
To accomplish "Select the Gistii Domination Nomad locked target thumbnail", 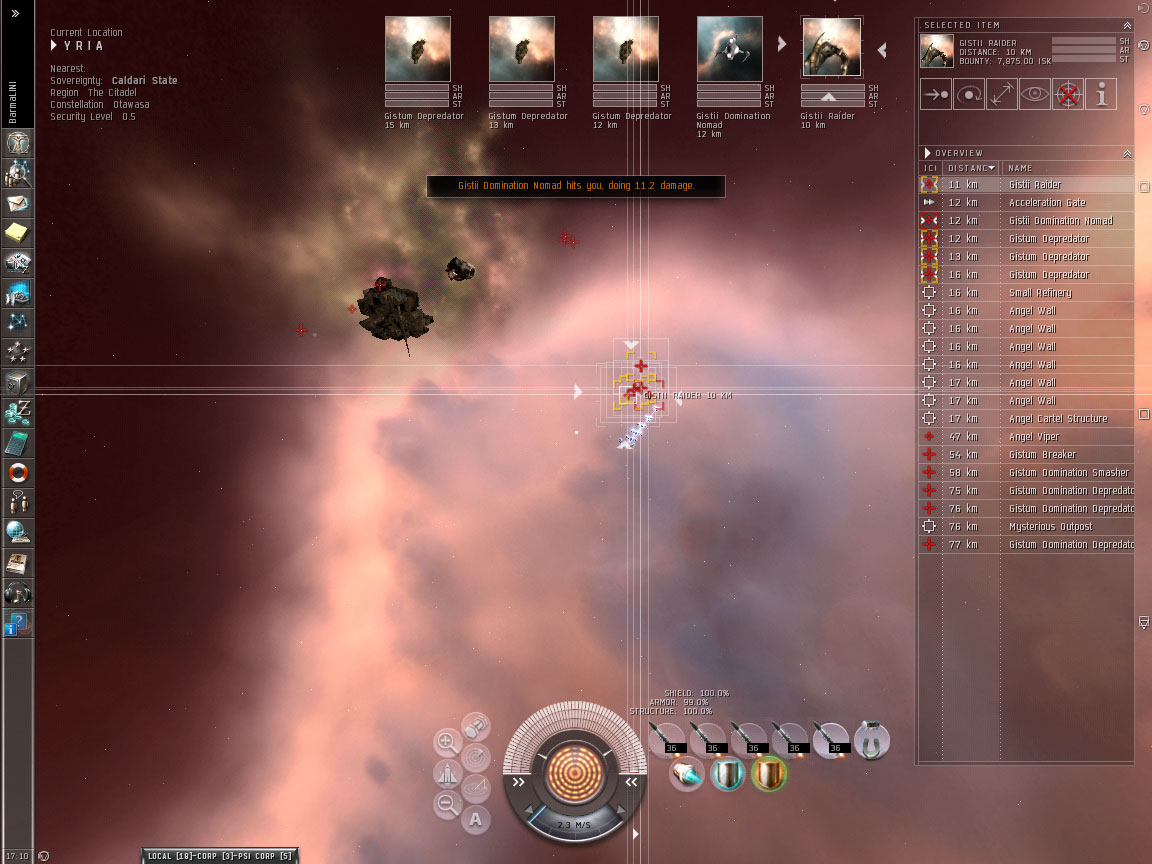I will (729, 49).
